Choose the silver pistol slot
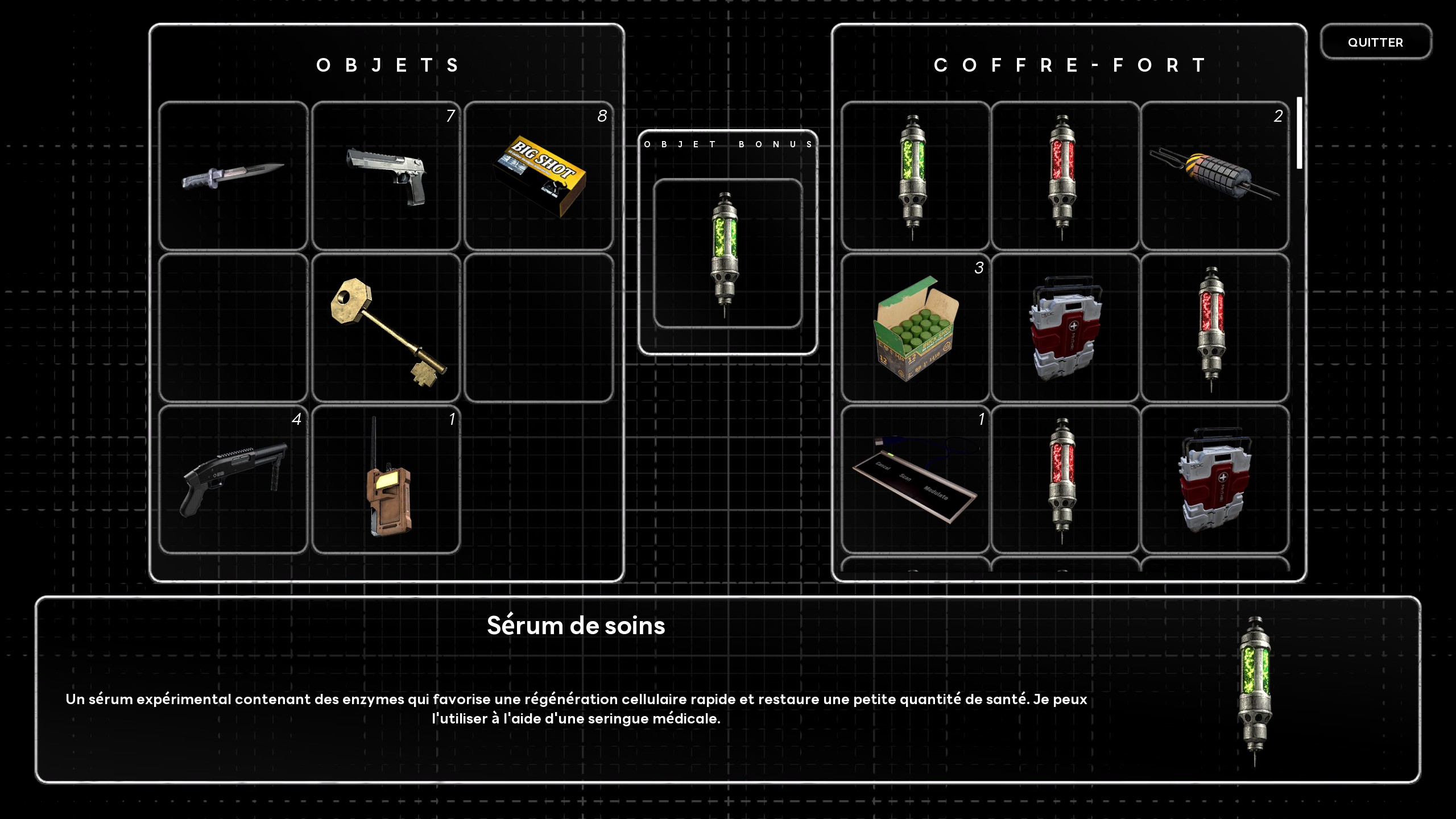1456x819 pixels. (x=386, y=176)
